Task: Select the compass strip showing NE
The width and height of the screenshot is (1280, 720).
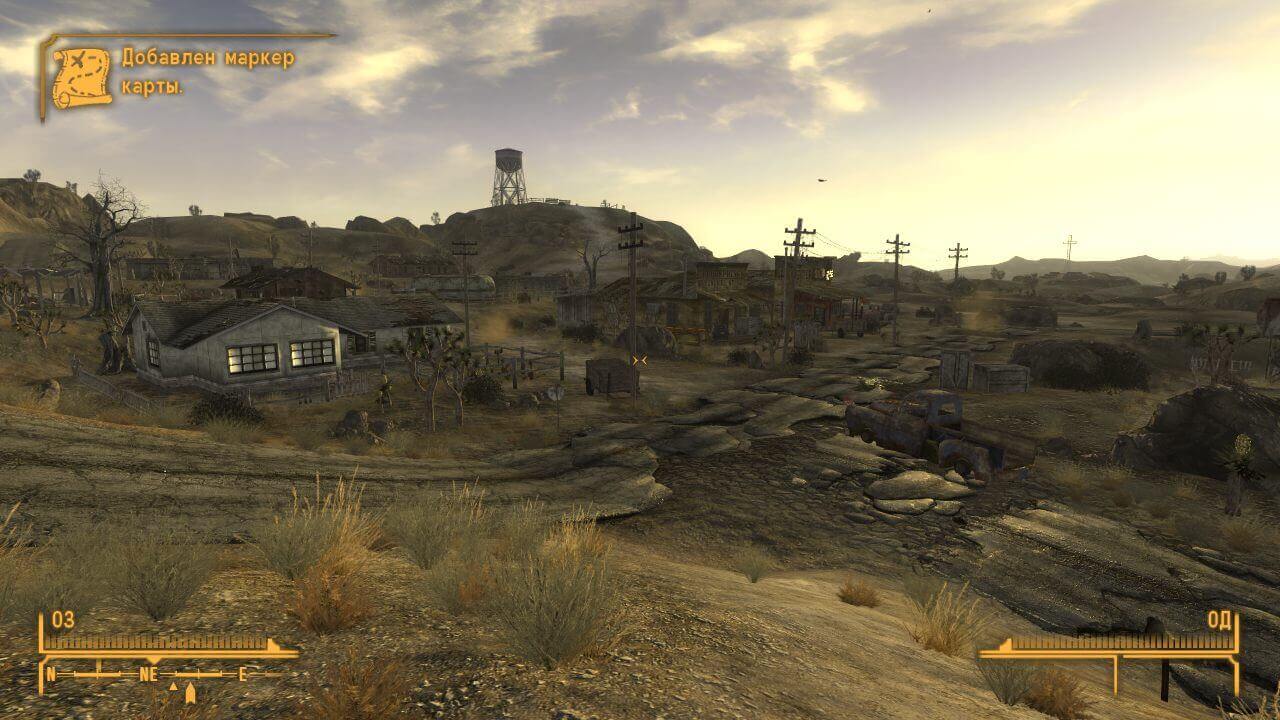Action: [x=150, y=674]
